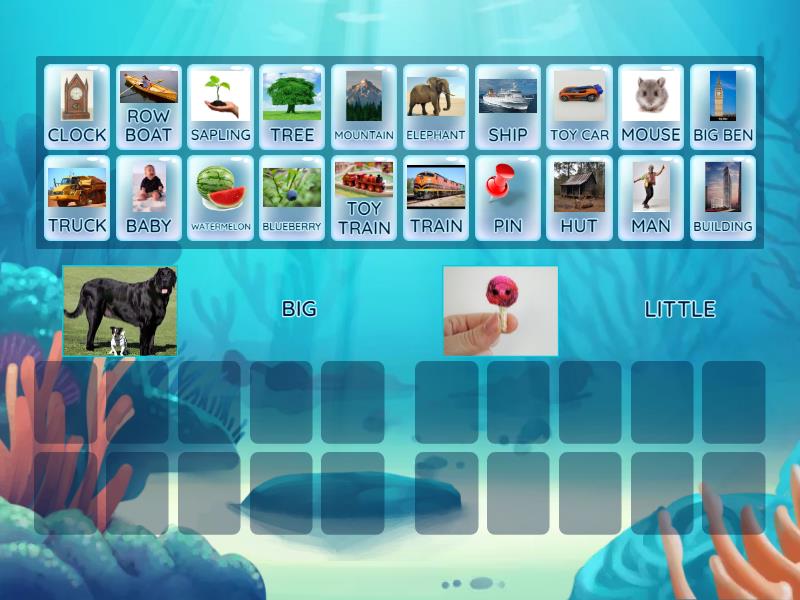This screenshot has height=600, width=800.
Task: Select the PIN tile
Action: (x=508, y=198)
